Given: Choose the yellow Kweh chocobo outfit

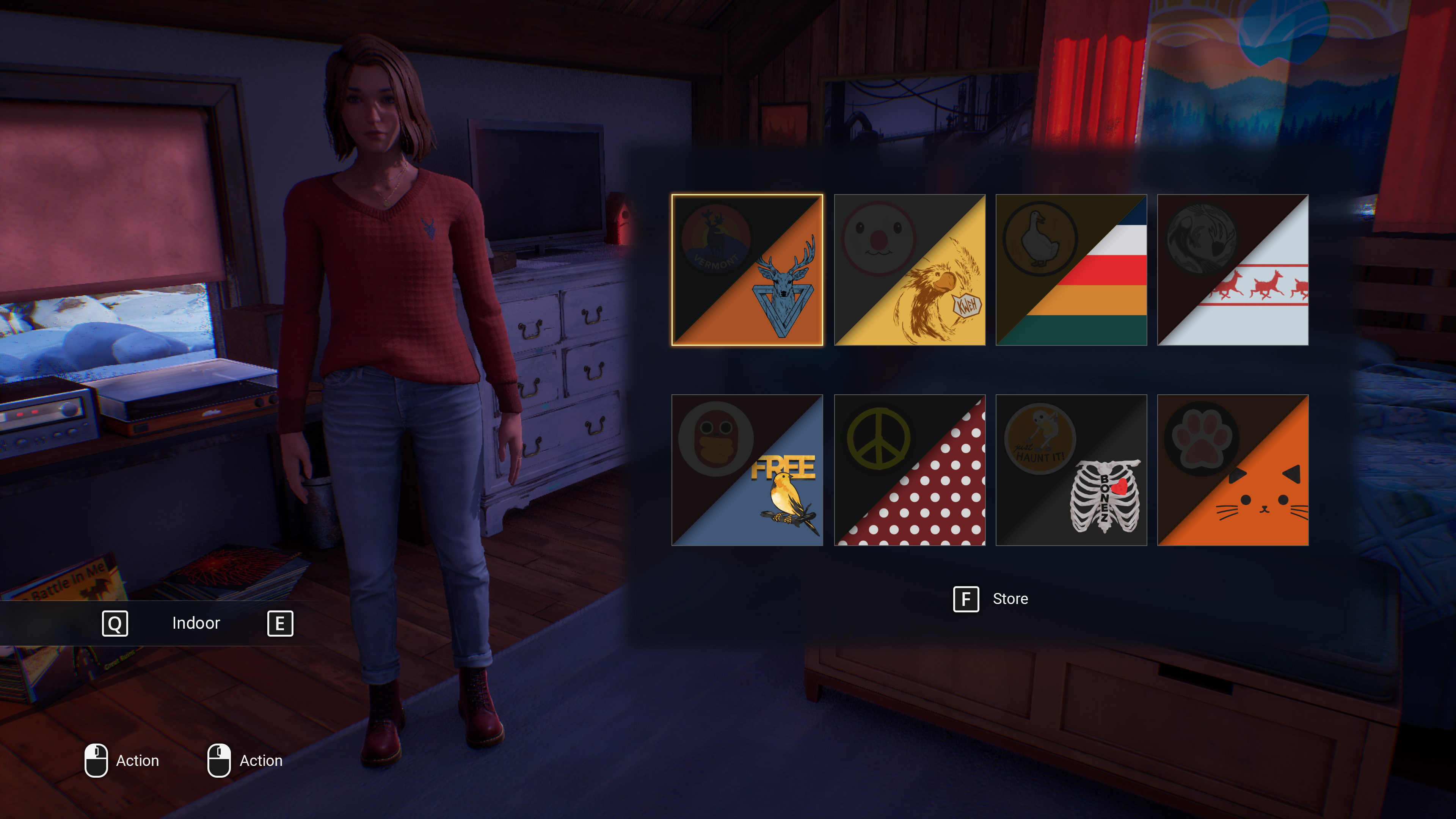Looking at the screenshot, I should [x=910, y=270].
